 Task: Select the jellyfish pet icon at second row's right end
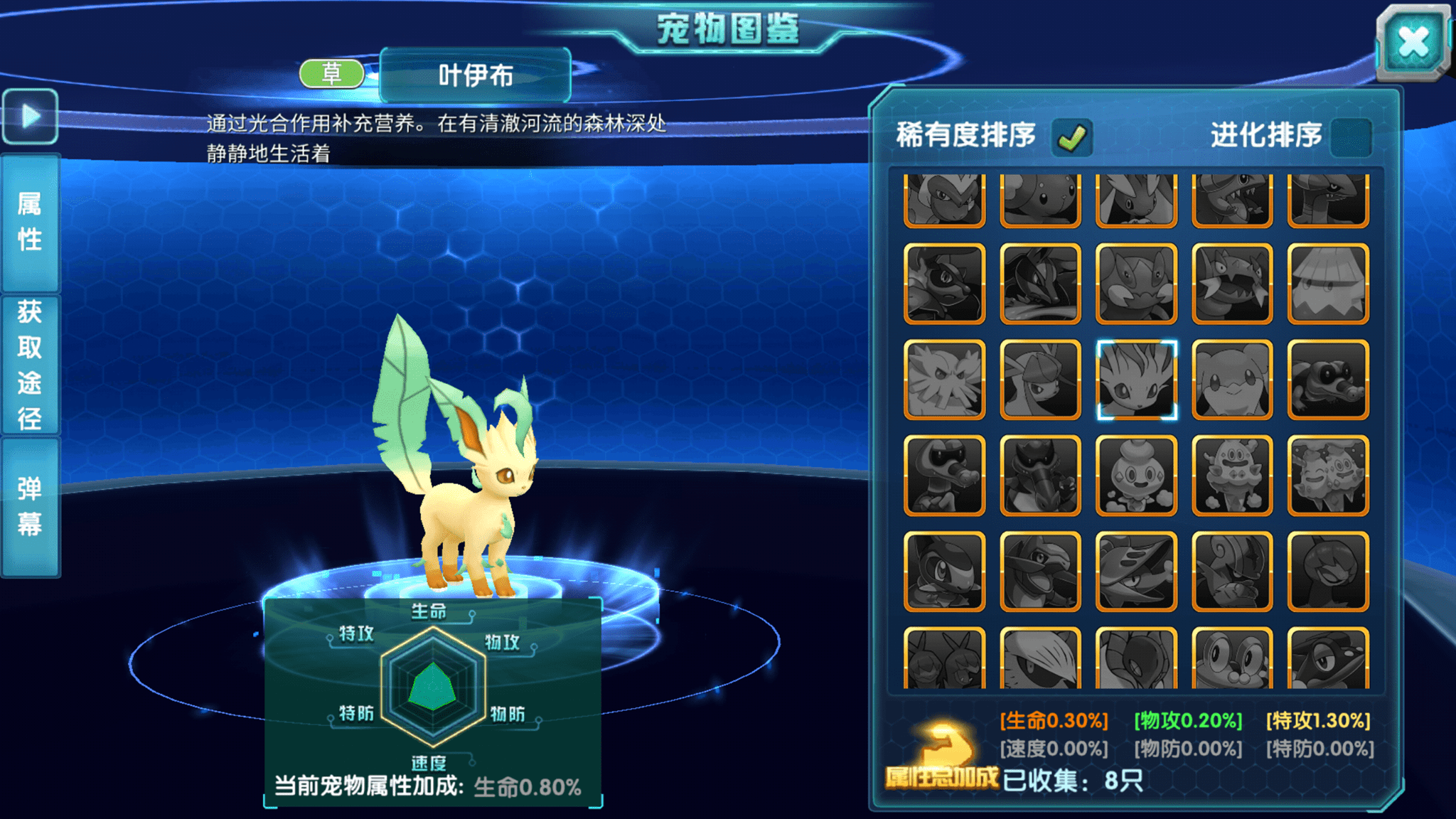coord(1327,284)
